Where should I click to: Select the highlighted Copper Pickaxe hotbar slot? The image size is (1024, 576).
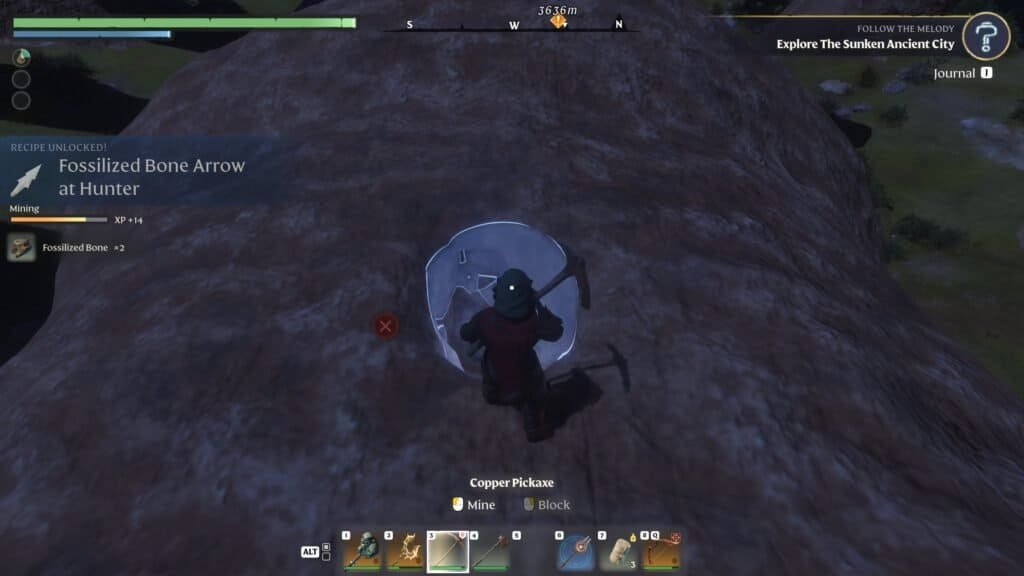pyautogui.click(x=448, y=551)
